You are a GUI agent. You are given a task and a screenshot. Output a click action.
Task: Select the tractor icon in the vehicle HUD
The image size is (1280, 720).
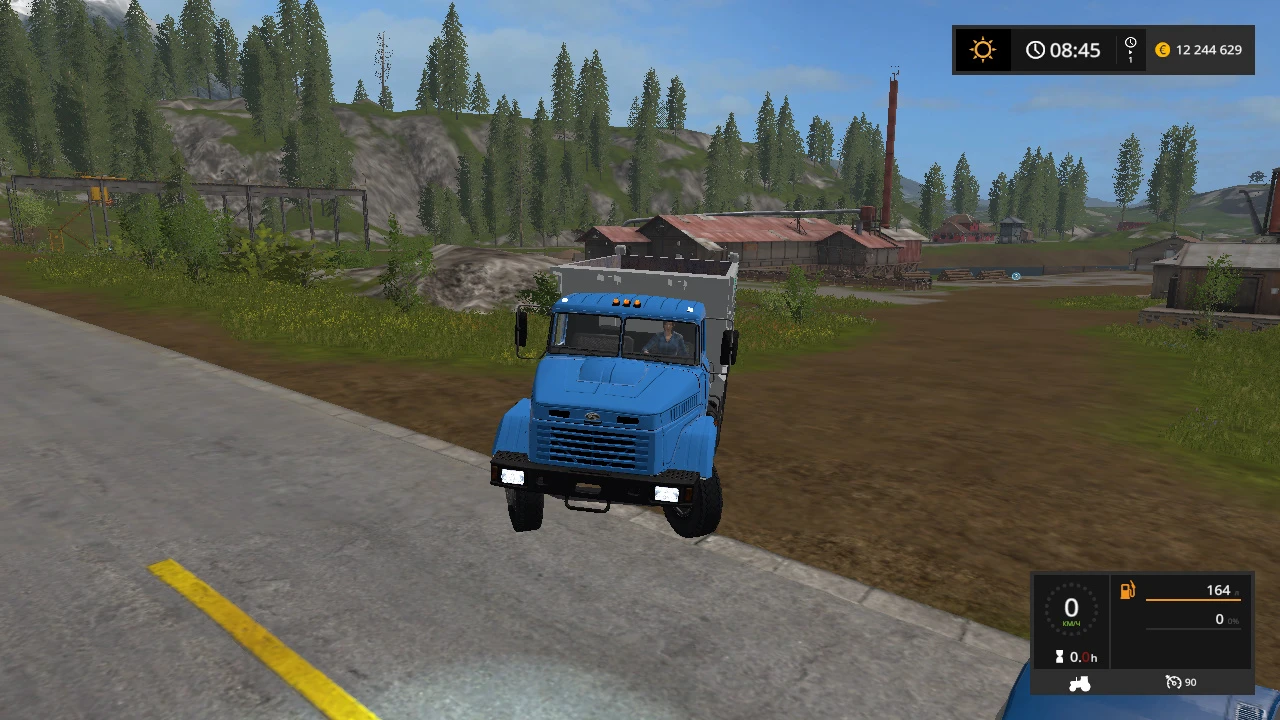(1079, 682)
